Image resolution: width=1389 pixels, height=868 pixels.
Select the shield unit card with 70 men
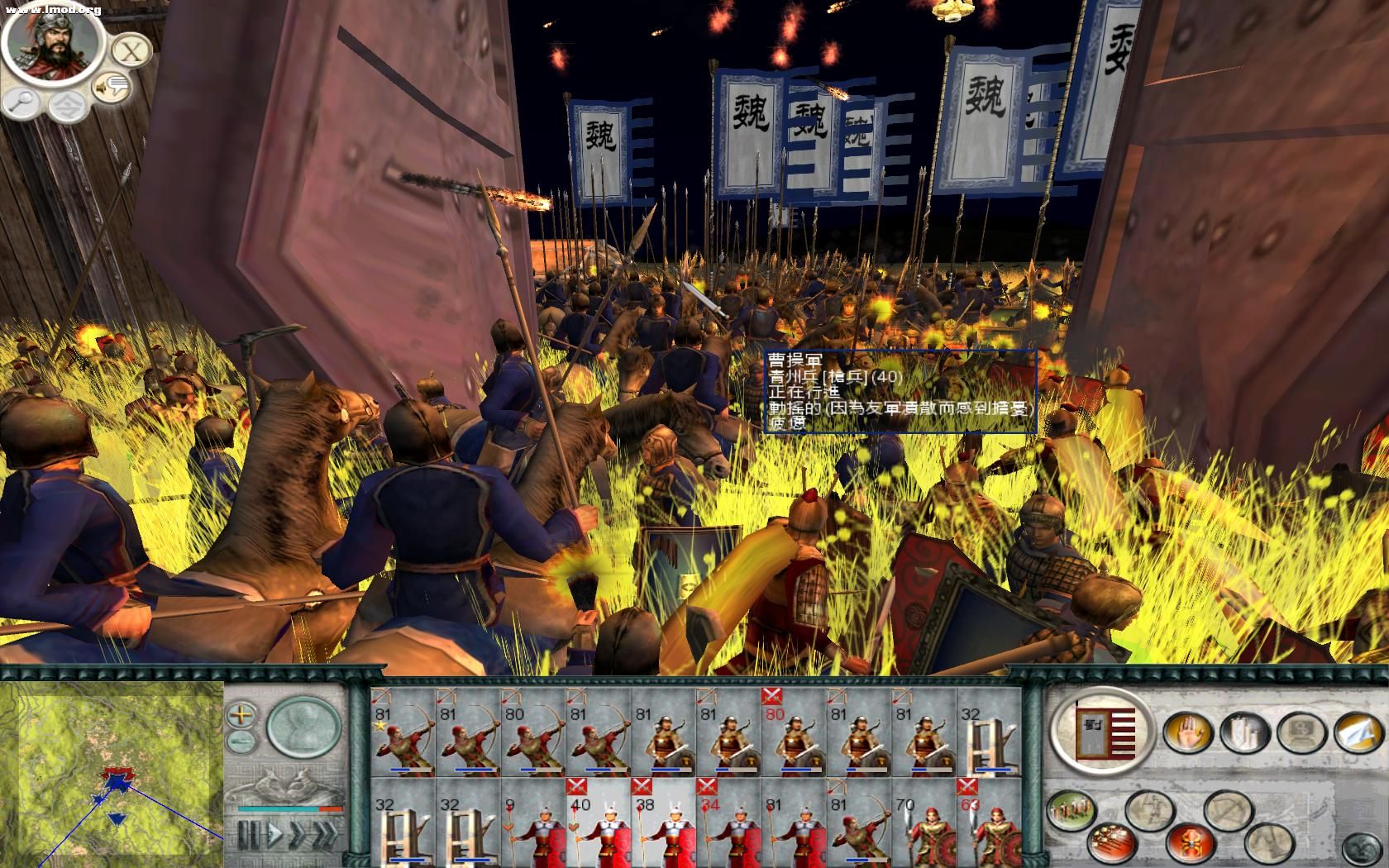[x=924, y=823]
